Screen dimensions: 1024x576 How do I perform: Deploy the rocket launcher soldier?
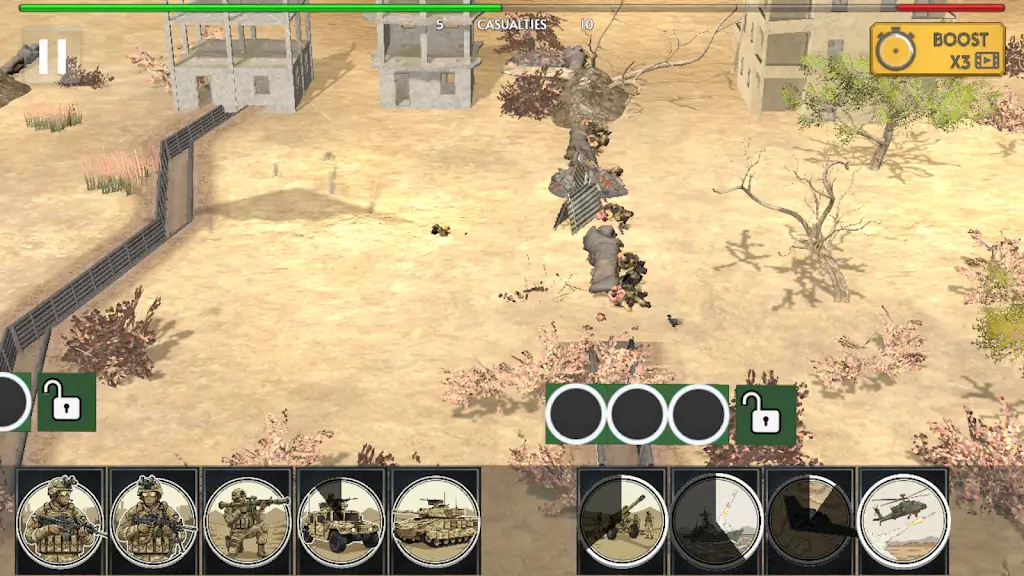(x=247, y=520)
